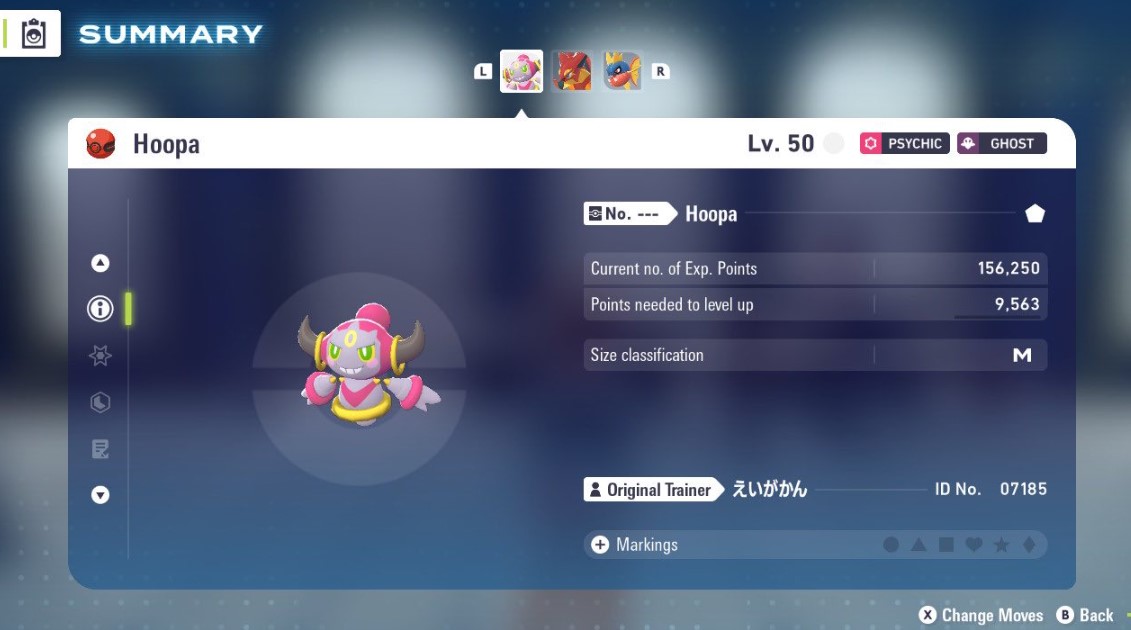Viewport: 1131px width, 630px height.
Task: Open the hexagon-icon tab
Action: click(x=100, y=402)
